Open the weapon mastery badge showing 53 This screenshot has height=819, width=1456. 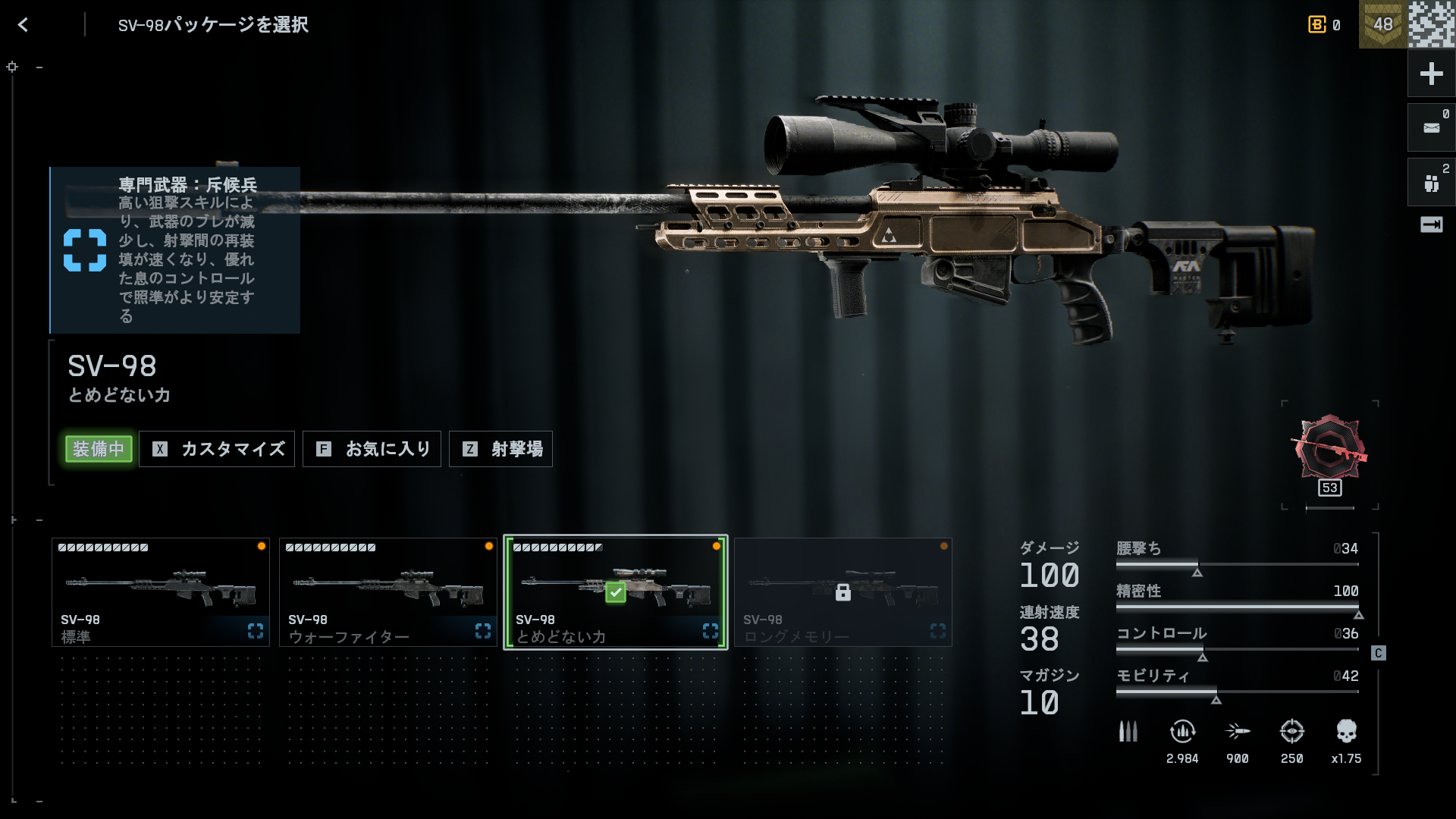coord(1329,452)
